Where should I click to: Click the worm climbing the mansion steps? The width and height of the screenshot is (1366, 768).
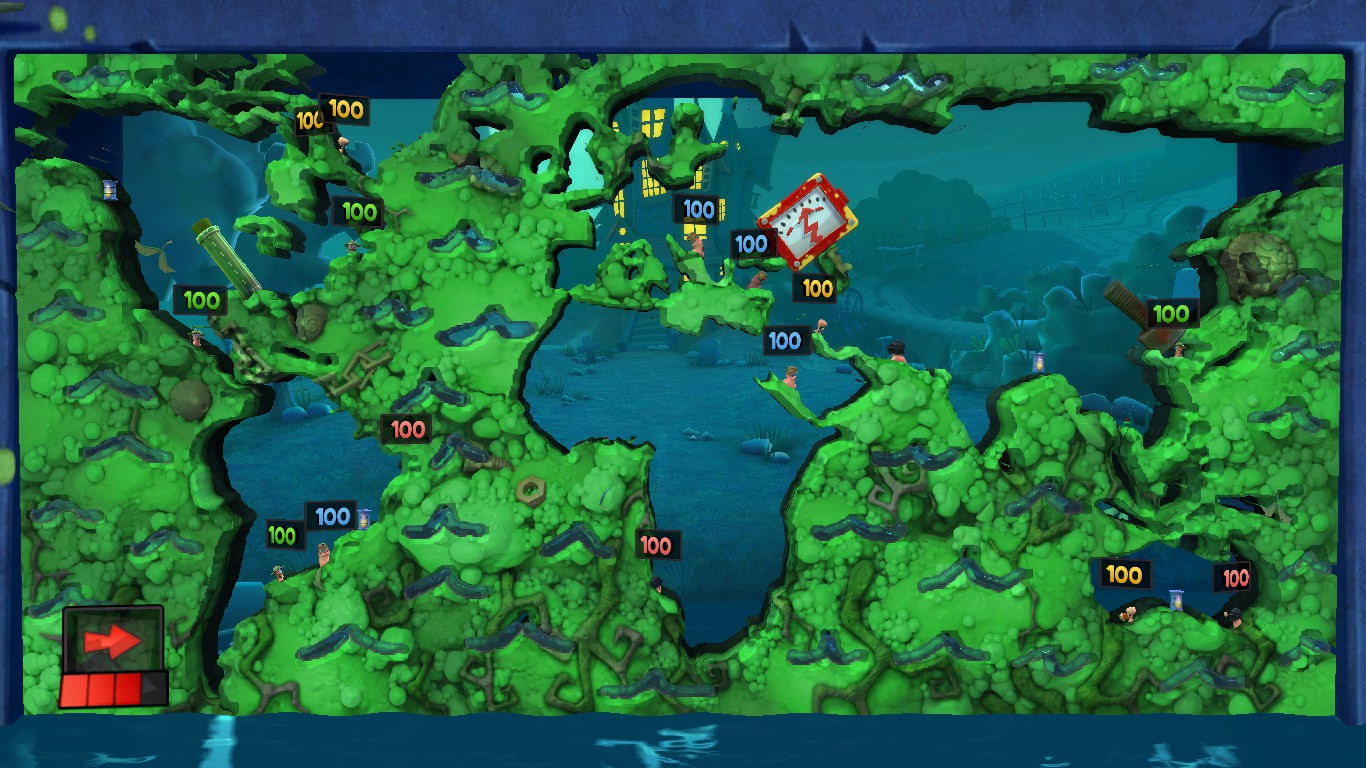(x=695, y=243)
